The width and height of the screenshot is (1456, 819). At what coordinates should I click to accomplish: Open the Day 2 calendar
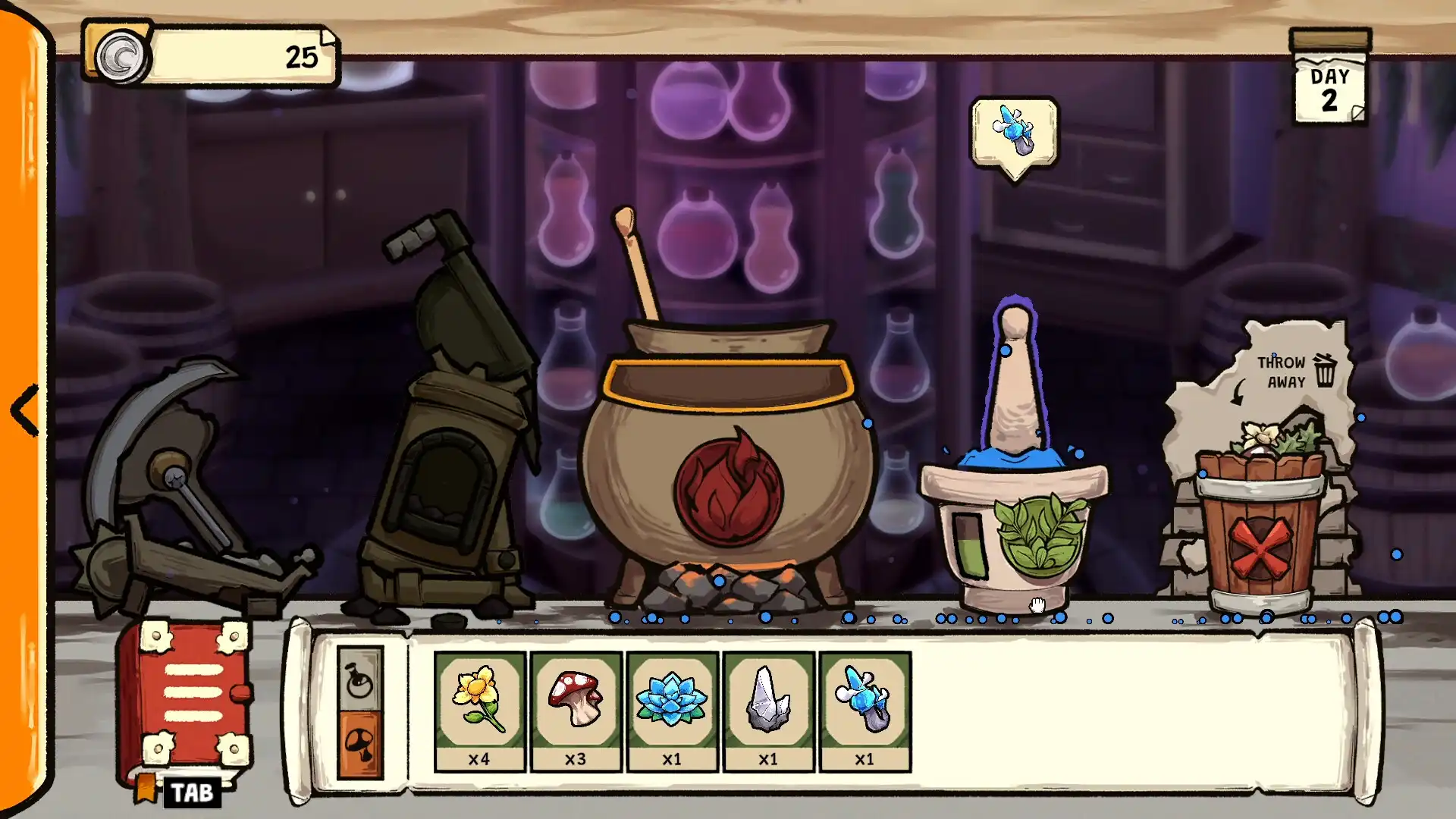click(1329, 85)
